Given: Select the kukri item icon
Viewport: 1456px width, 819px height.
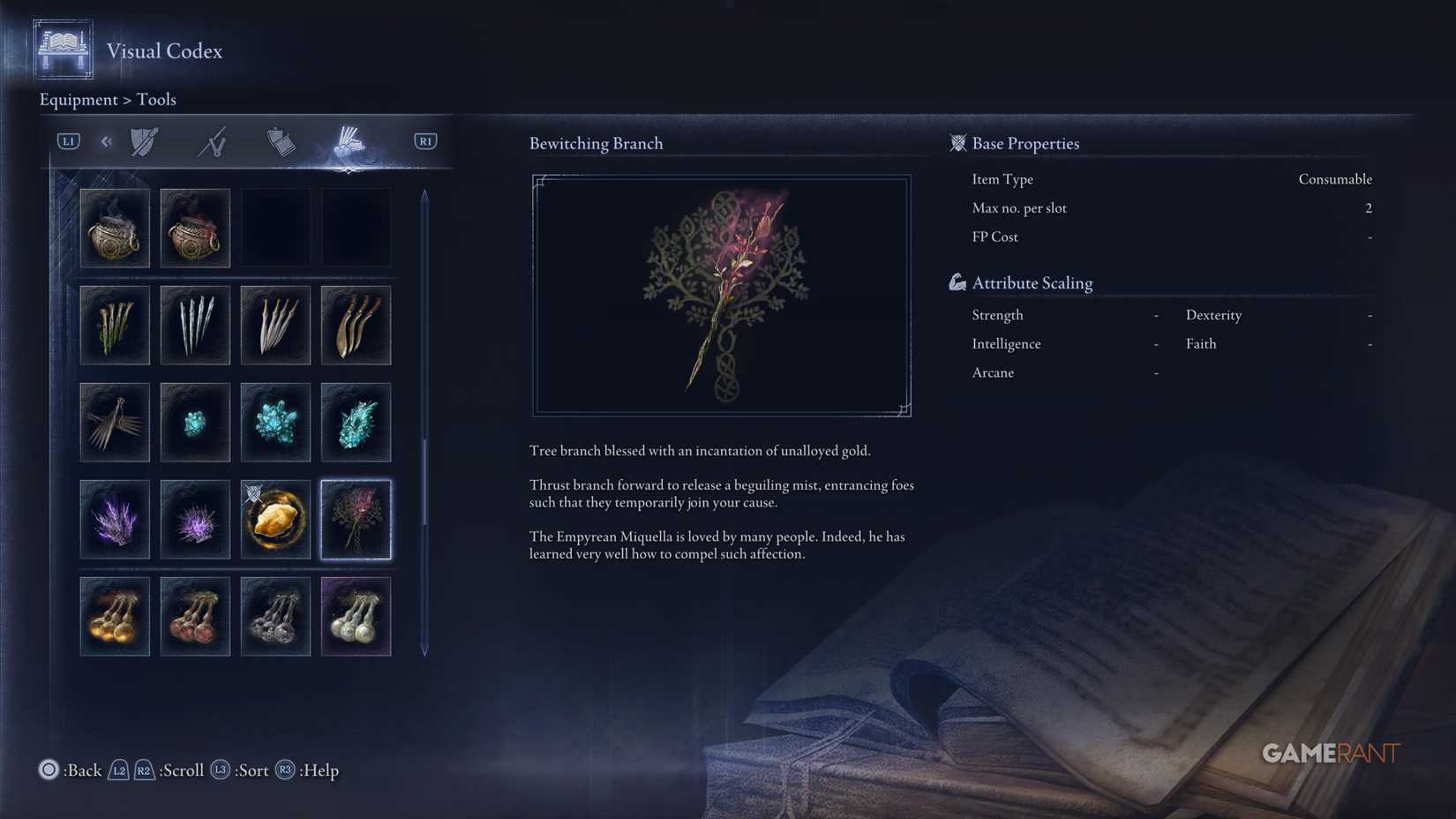Looking at the screenshot, I should point(356,325).
